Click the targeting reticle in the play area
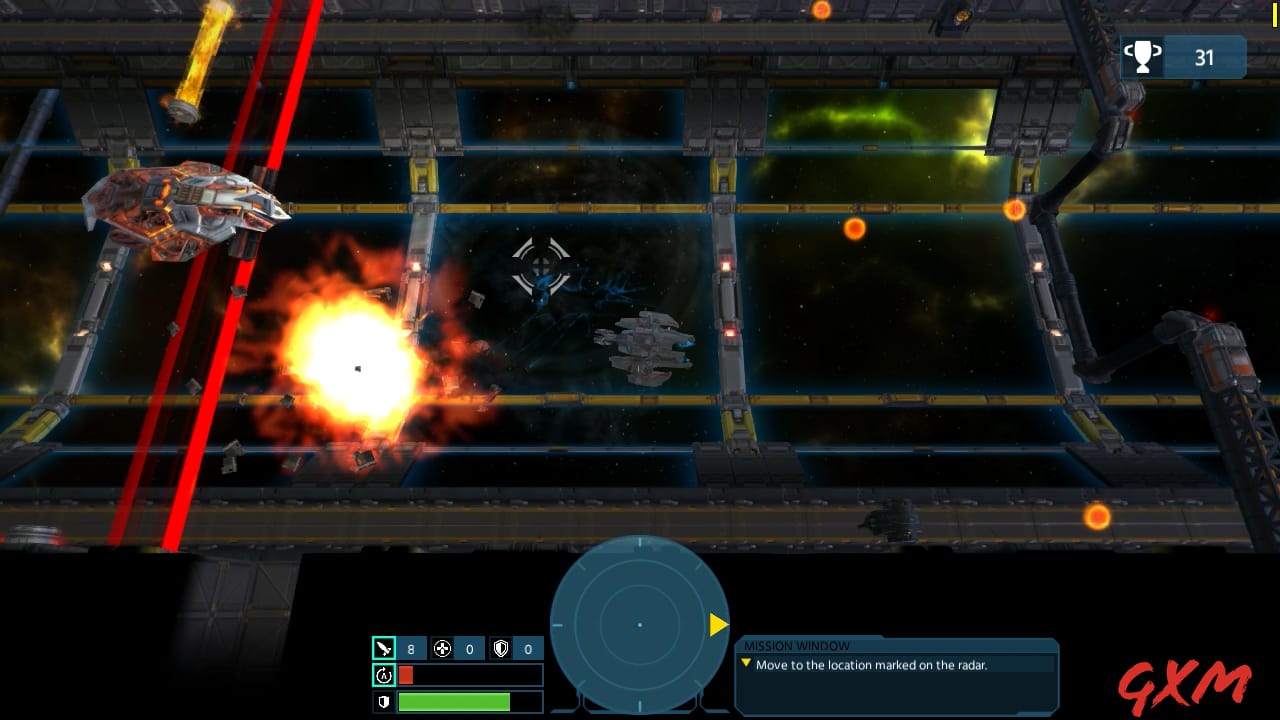The width and height of the screenshot is (1280, 720). click(541, 266)
